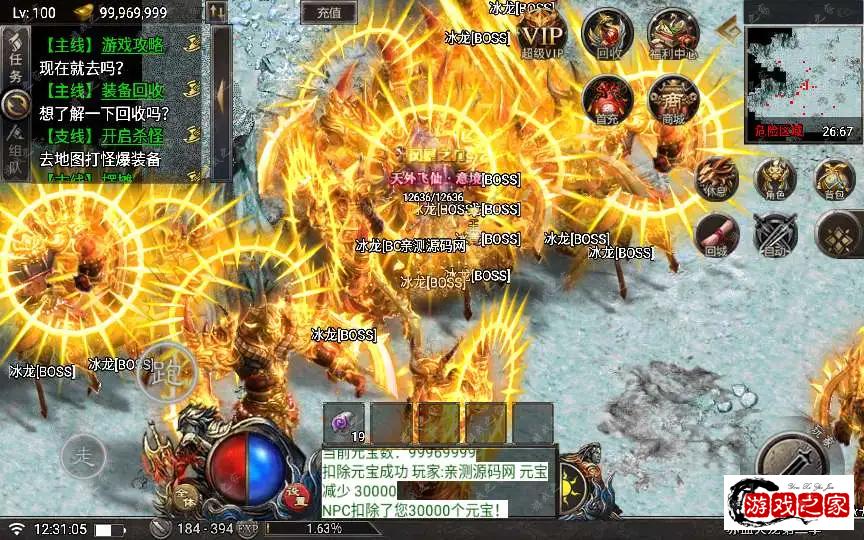Viewport: 864px width, 540px height.
Task: Toggle 自动 auto-battle
Action: 776,236
